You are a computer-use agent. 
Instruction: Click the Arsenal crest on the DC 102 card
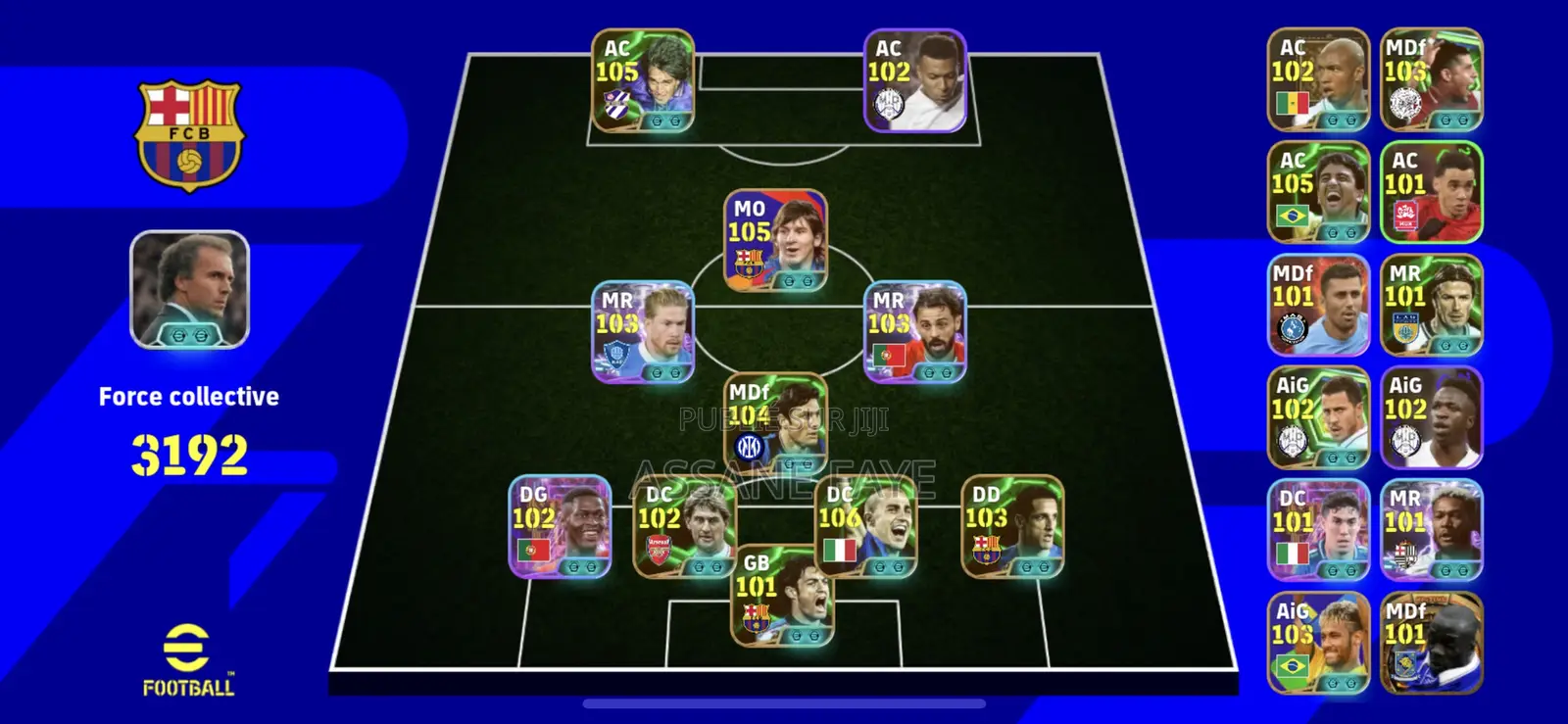tap(656, 549)
